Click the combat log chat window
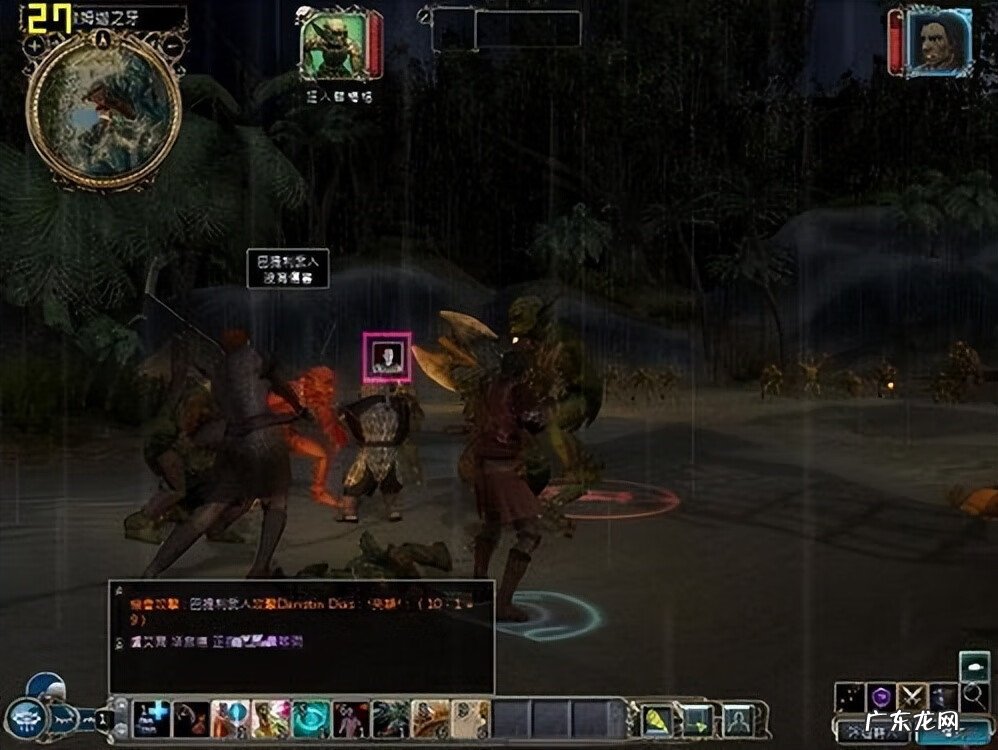 click(301, 635)
